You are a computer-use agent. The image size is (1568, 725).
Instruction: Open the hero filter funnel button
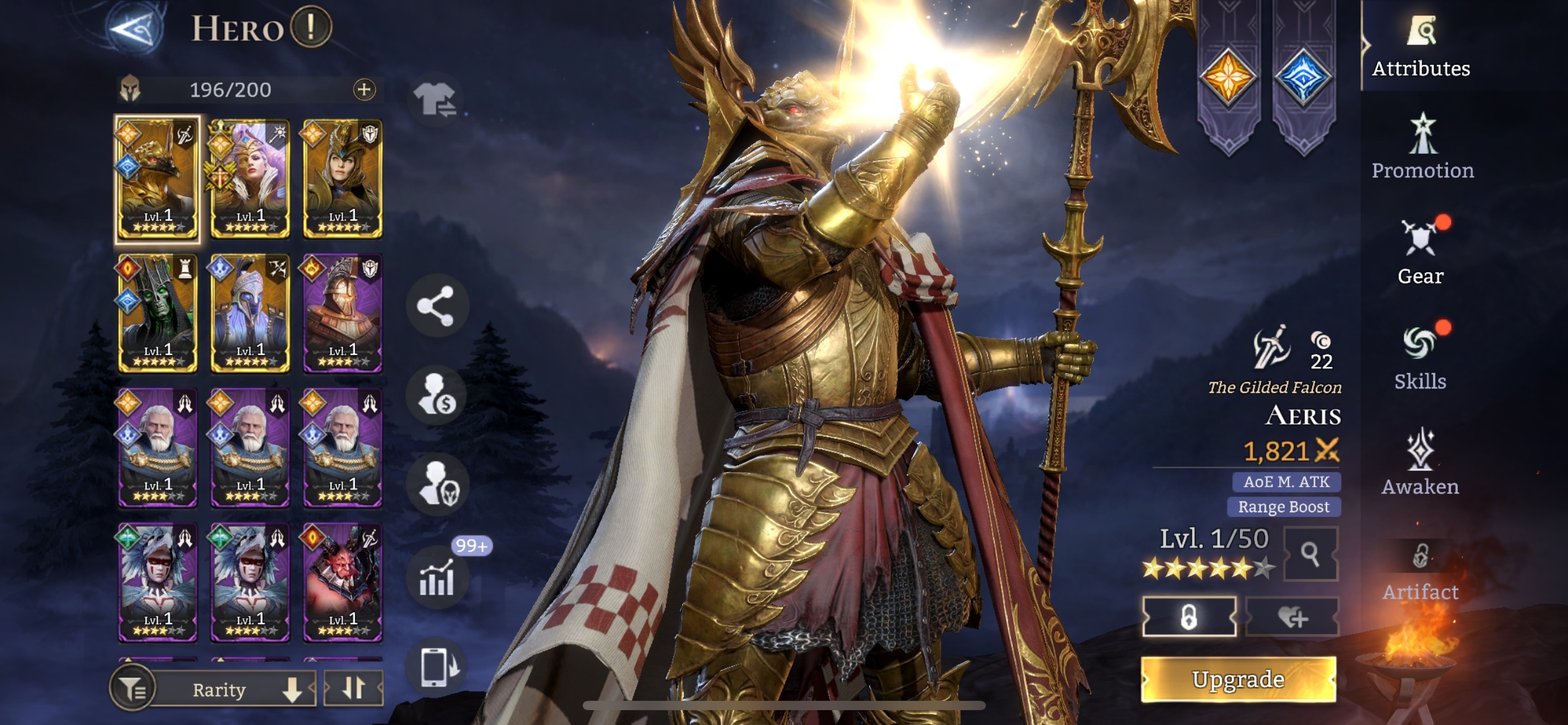pos(131,688)
